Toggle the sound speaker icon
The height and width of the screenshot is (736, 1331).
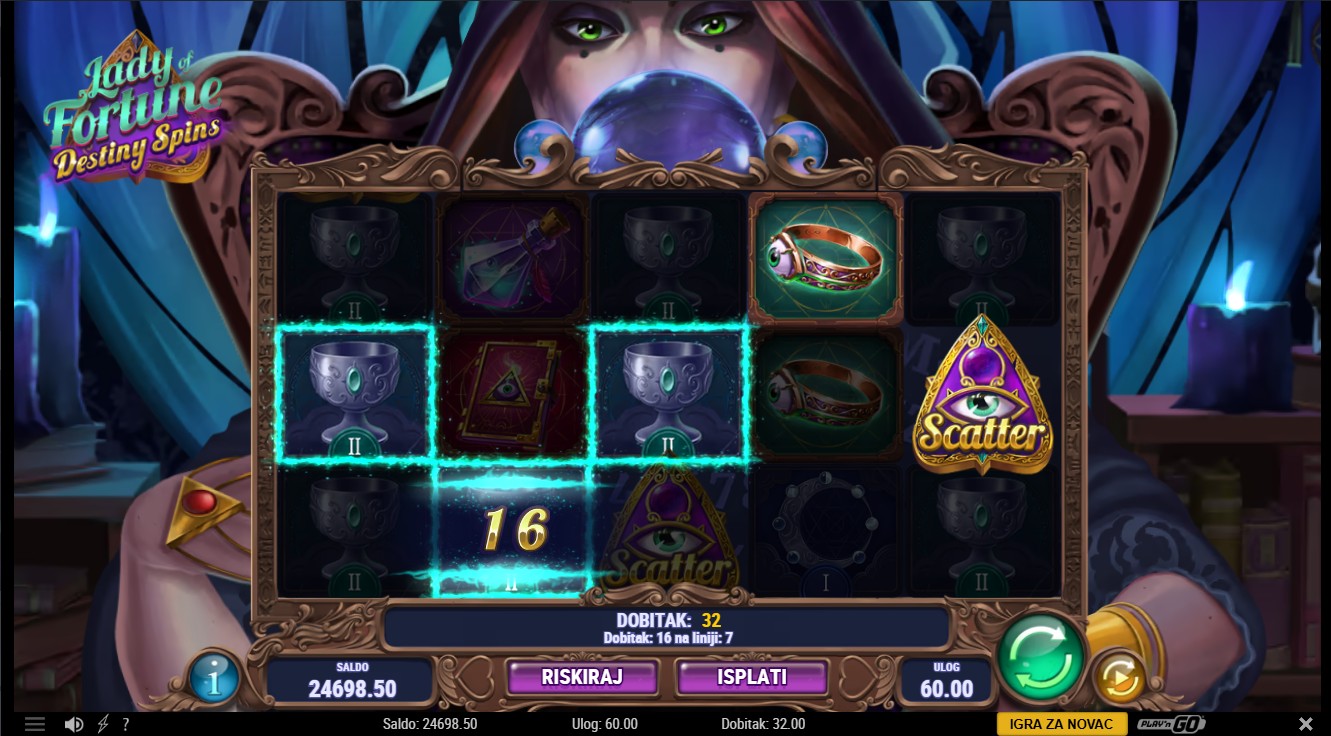pos(74,724)
